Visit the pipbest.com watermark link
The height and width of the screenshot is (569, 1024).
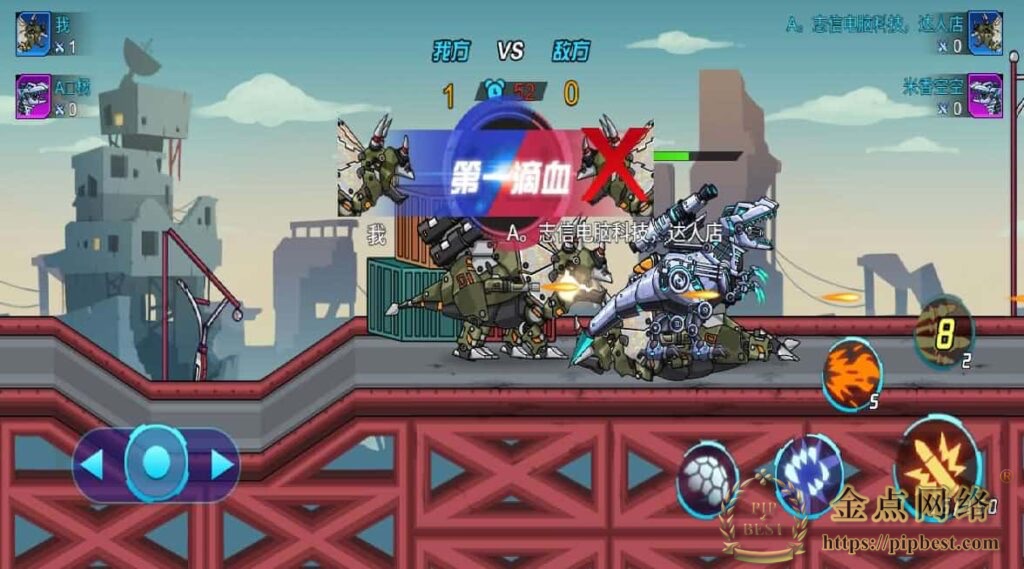pyautogui.click(x=909, y=544)
